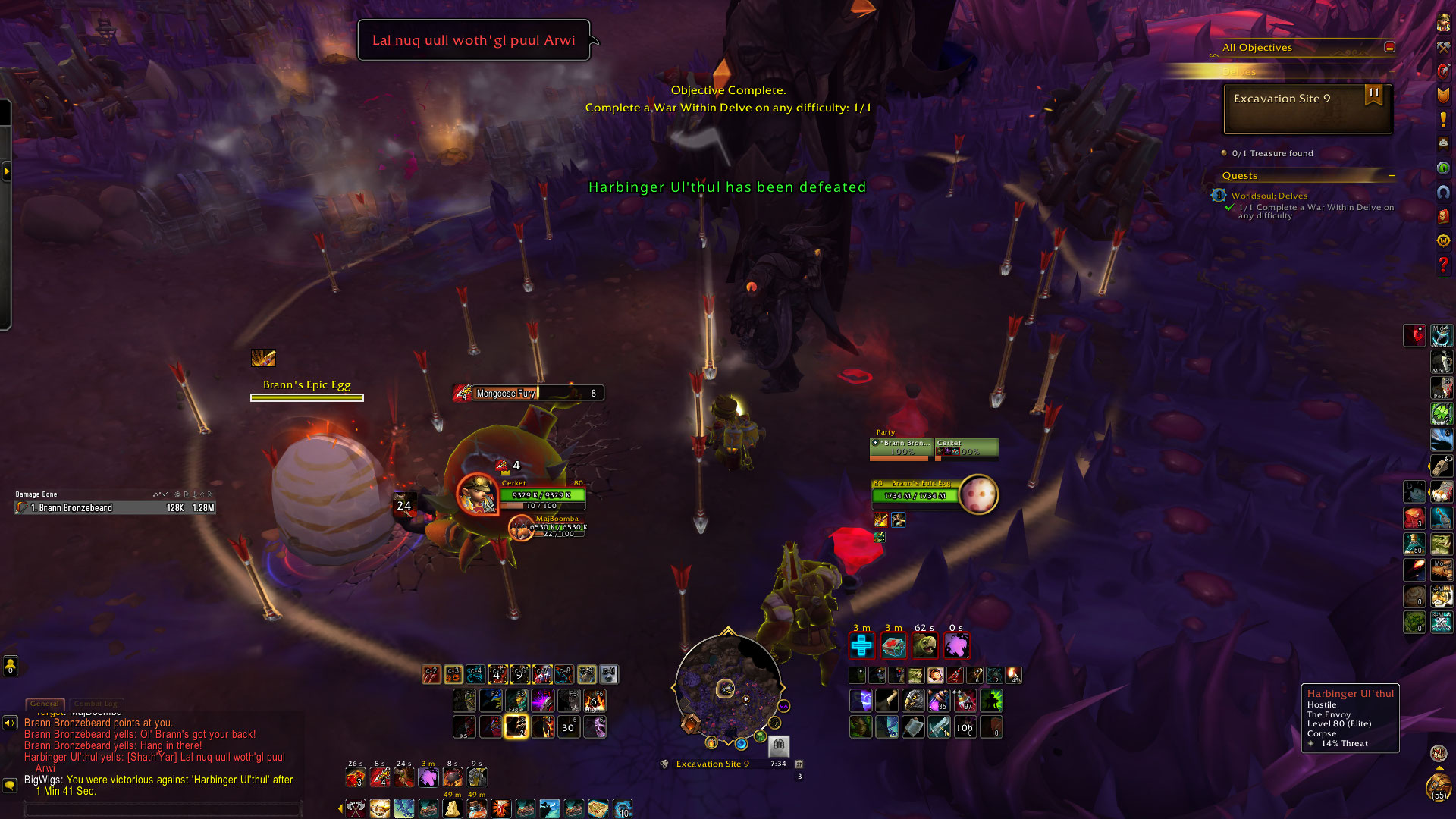Image resolution: width=1456 pixels, height=819 pixels.
Task: Click the turtle cooldown icon
Action: (x=924, y=646)
